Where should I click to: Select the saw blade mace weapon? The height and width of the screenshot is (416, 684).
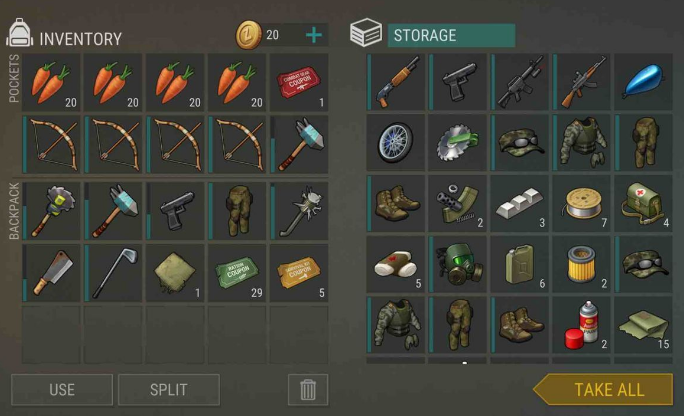click(52, 208)
